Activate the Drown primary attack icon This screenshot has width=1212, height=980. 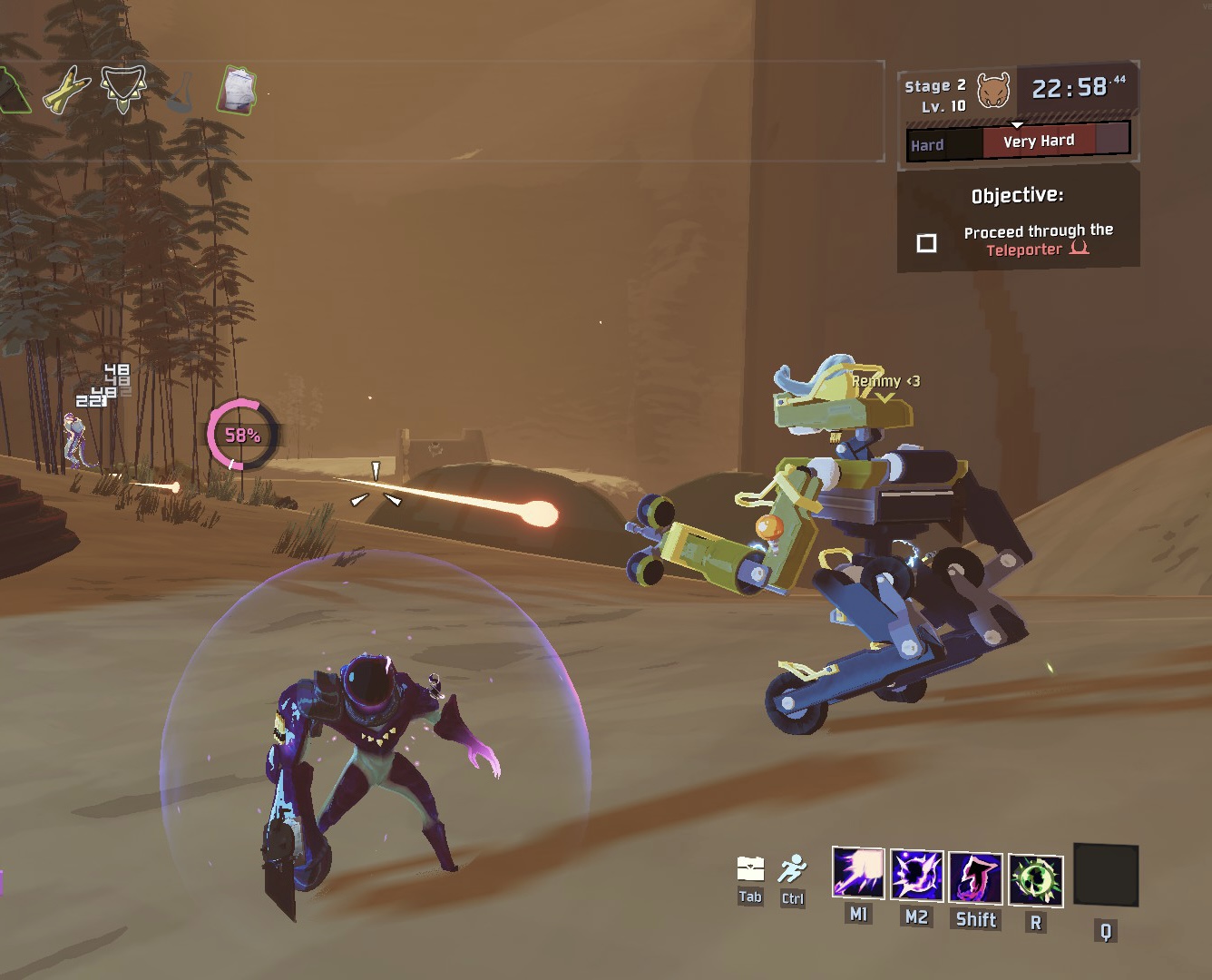(858, 874)
